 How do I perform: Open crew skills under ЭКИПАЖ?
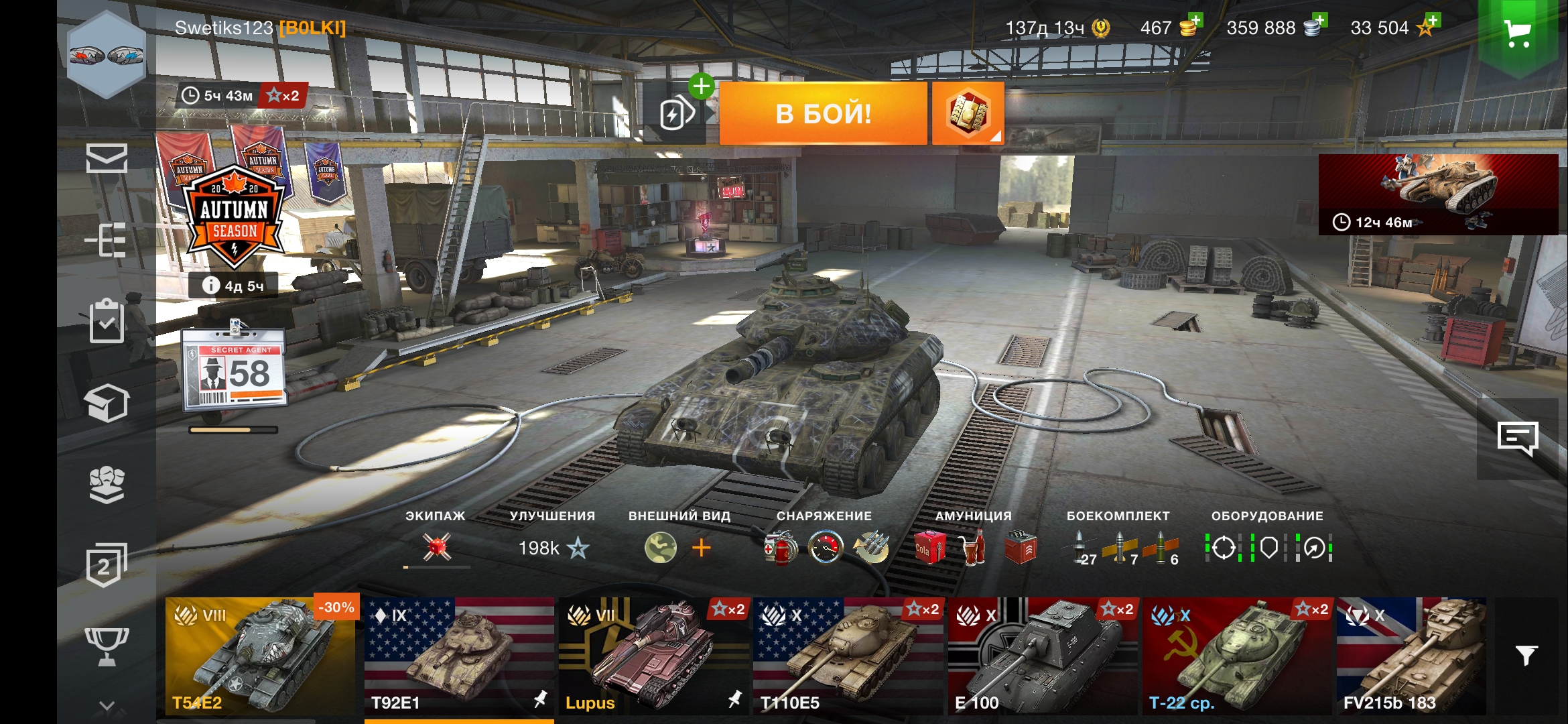tap(436, 547)
